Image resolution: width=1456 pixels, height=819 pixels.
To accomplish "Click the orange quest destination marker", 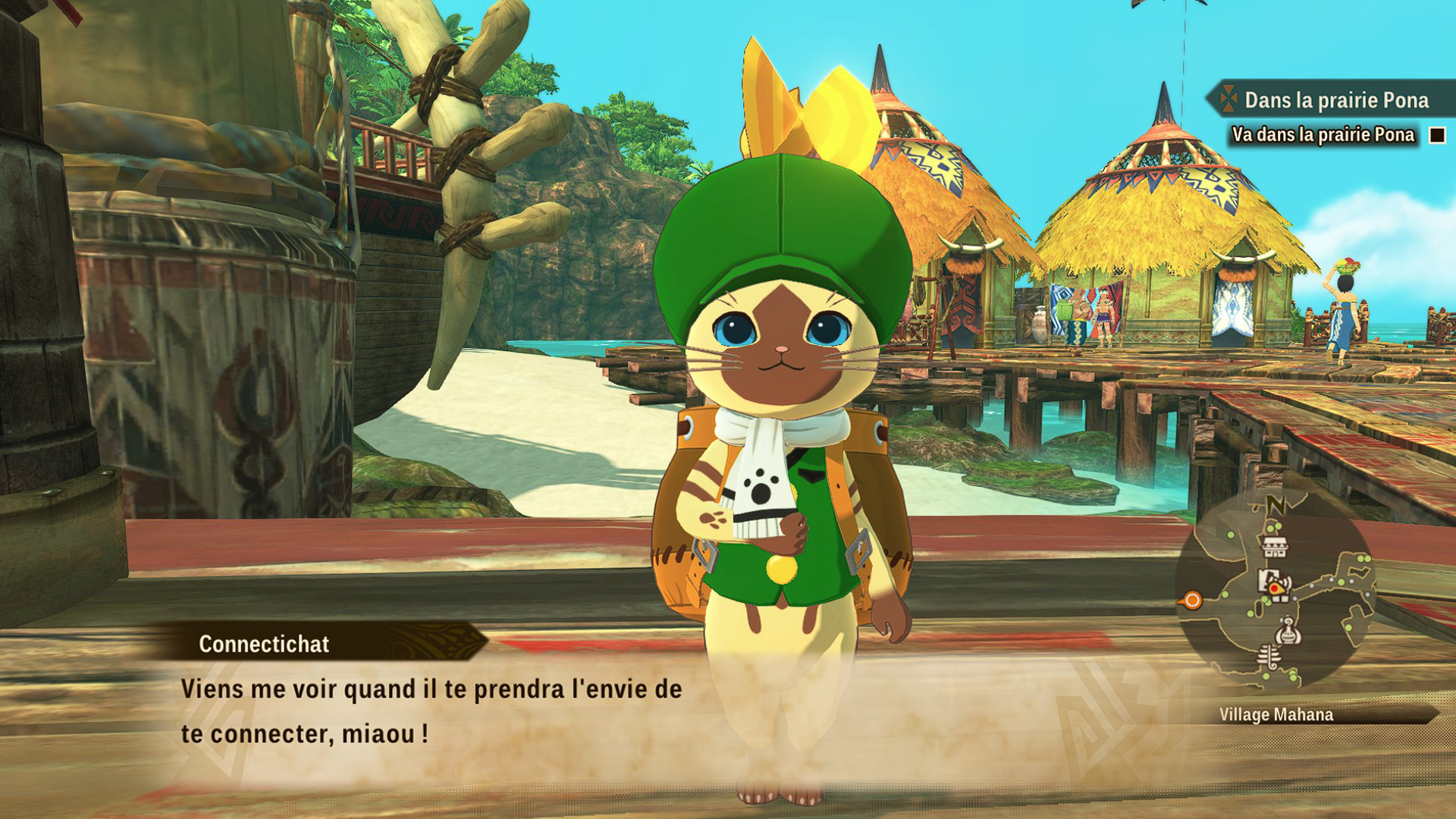I will (x=1192, y=601).
